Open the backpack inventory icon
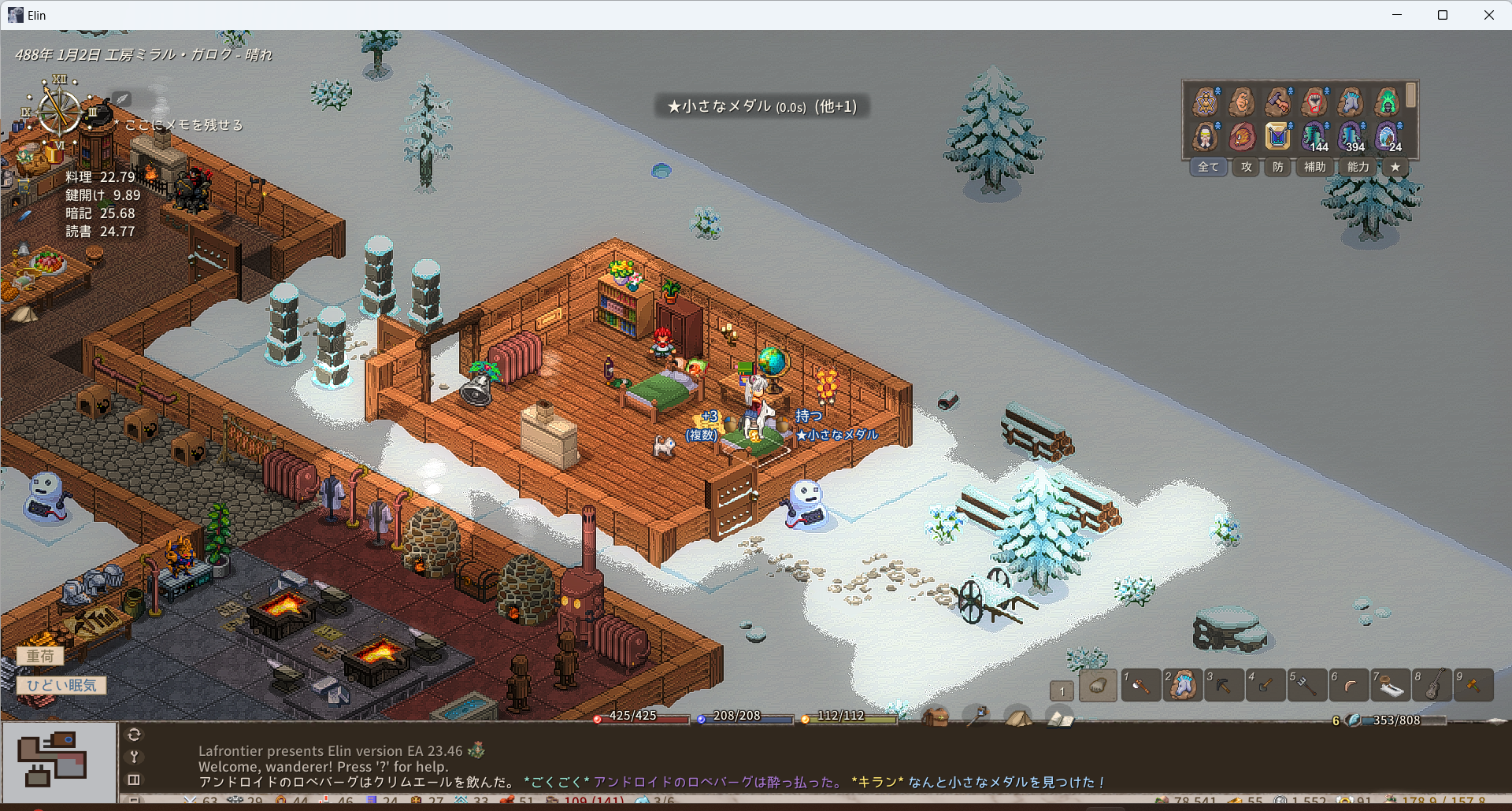Viewport: 1512px width, 811px height. (x=935, y=717)
